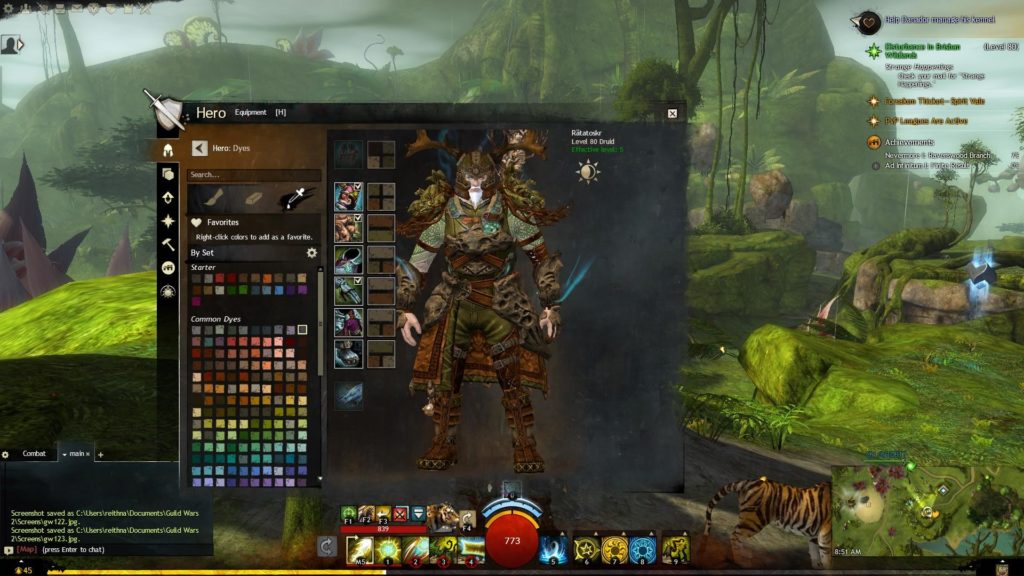This screenshot has width=1024, height=576.
Task: Close the Hero panel
Action: (x=672, y=114)
